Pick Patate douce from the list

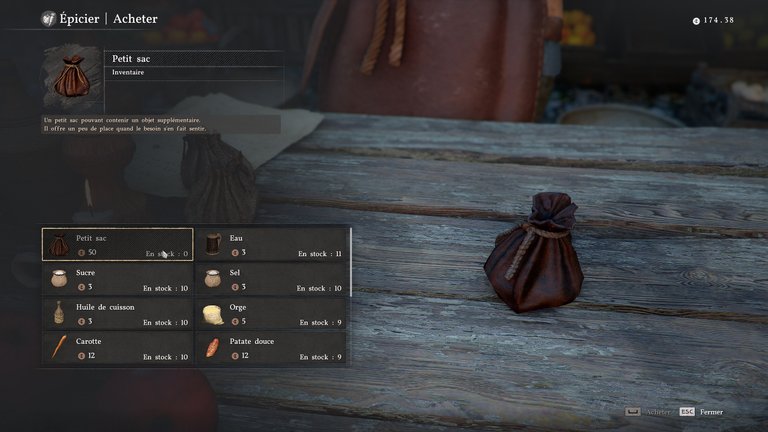(272, 348)
